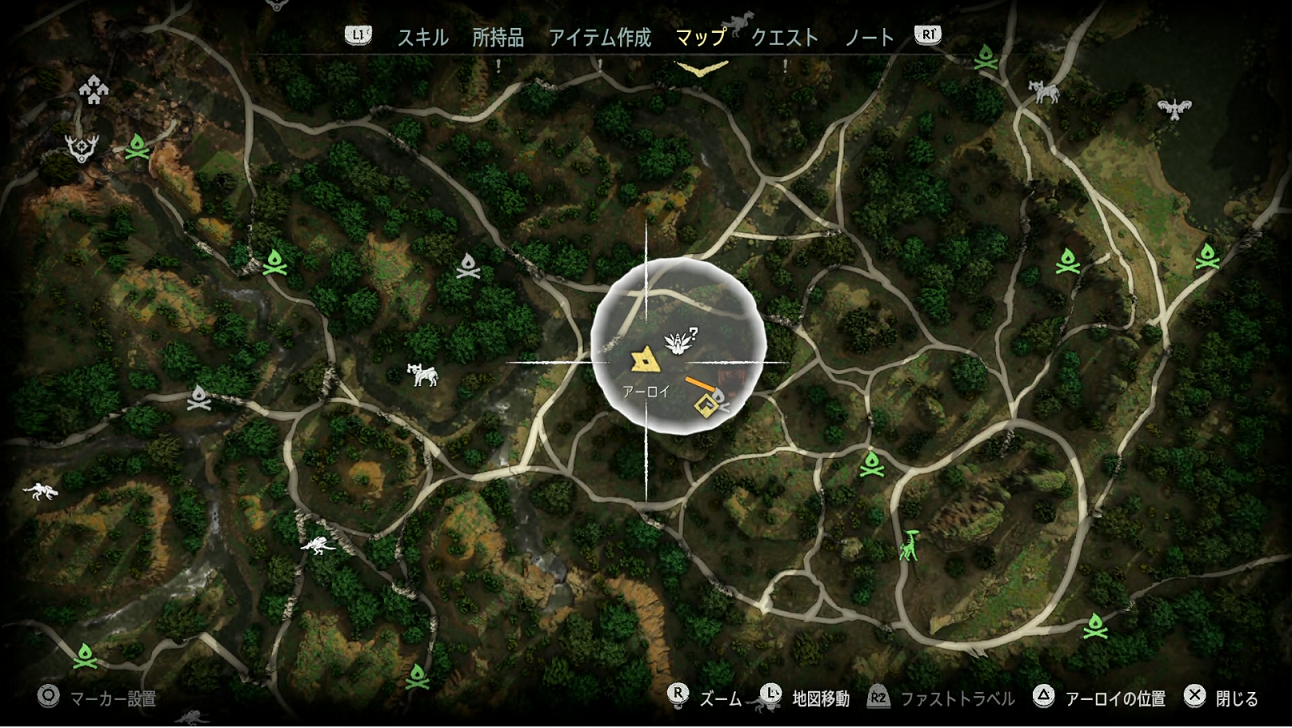Image resolution: width=1292 pixels, height=728 pixels.
Task: Select the マップ tab
Action: [700, 37]
